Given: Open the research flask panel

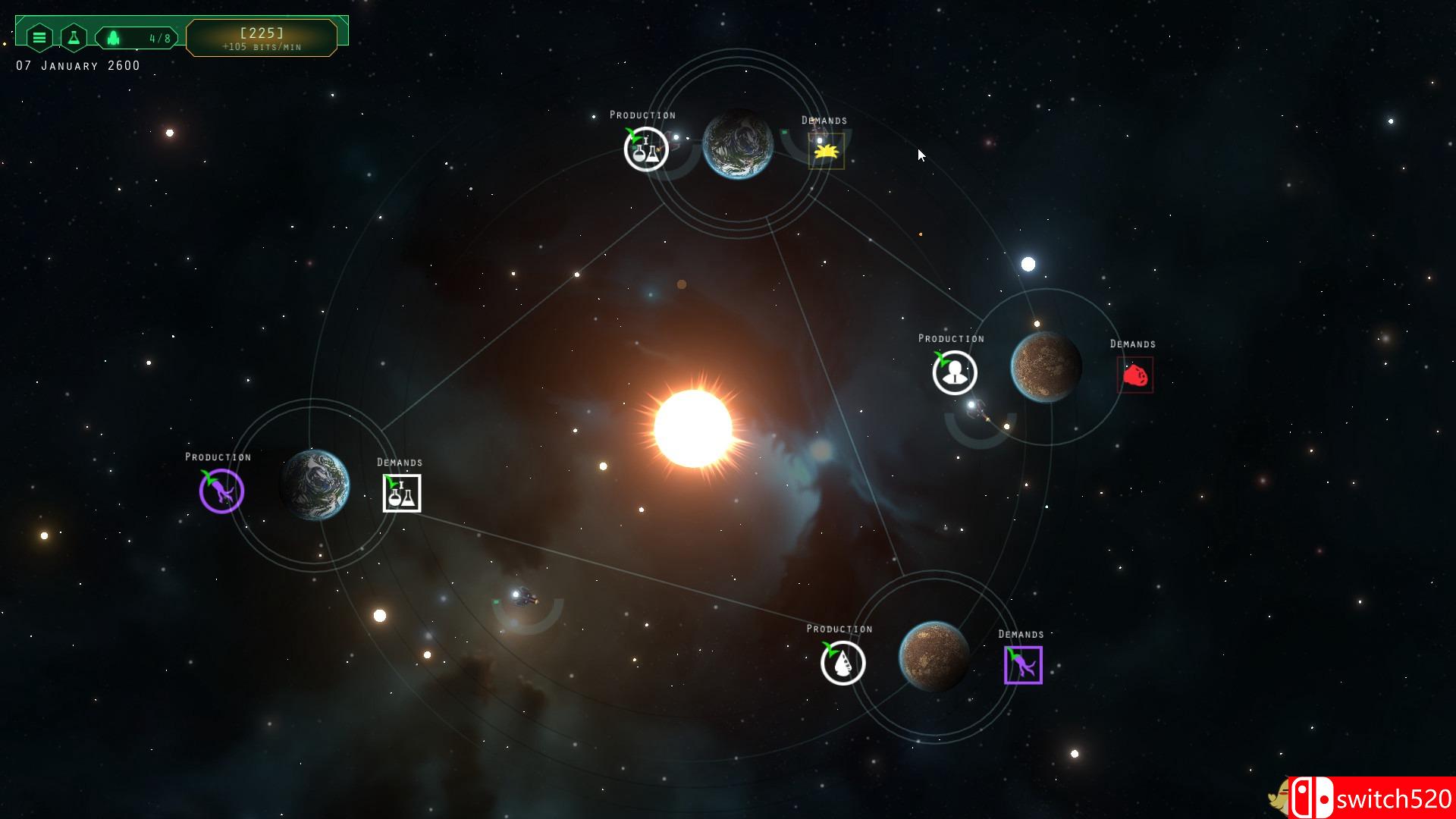Looking at the screenshot, I should [x=74, y=37].
